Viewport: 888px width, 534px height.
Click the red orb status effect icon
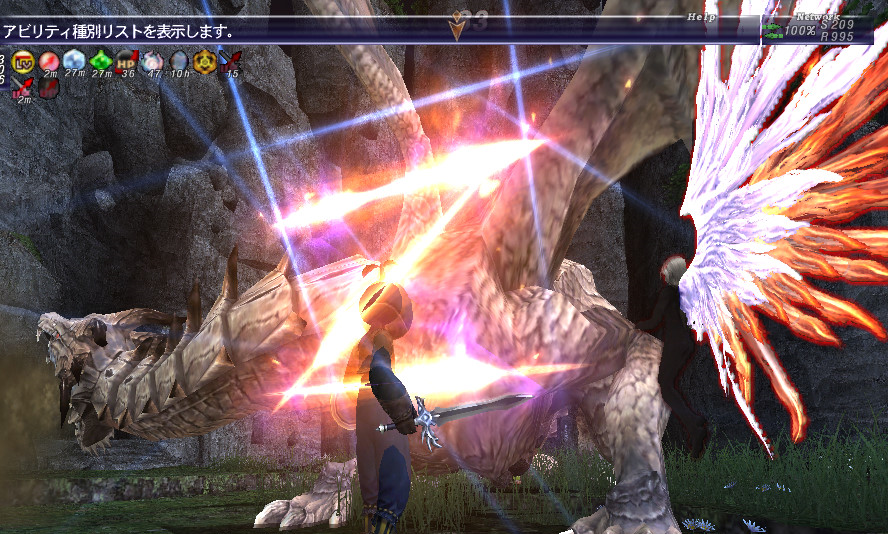pos(48,61)
